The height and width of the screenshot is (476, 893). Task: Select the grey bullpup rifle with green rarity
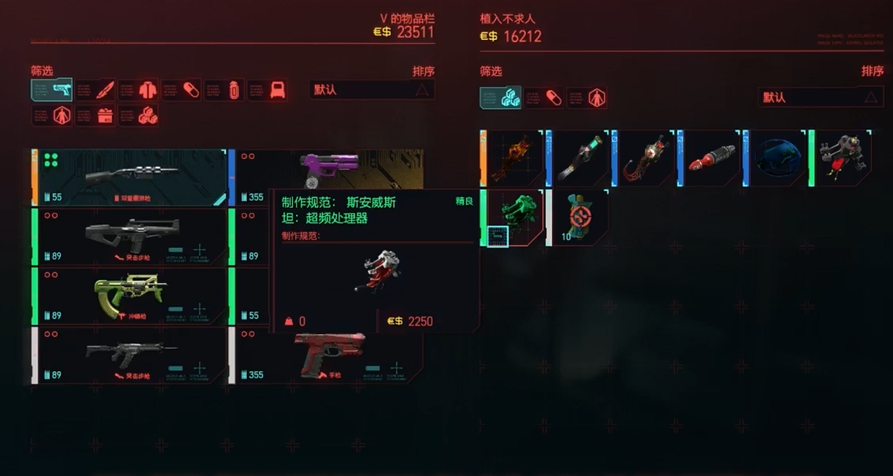coord(130,237)
